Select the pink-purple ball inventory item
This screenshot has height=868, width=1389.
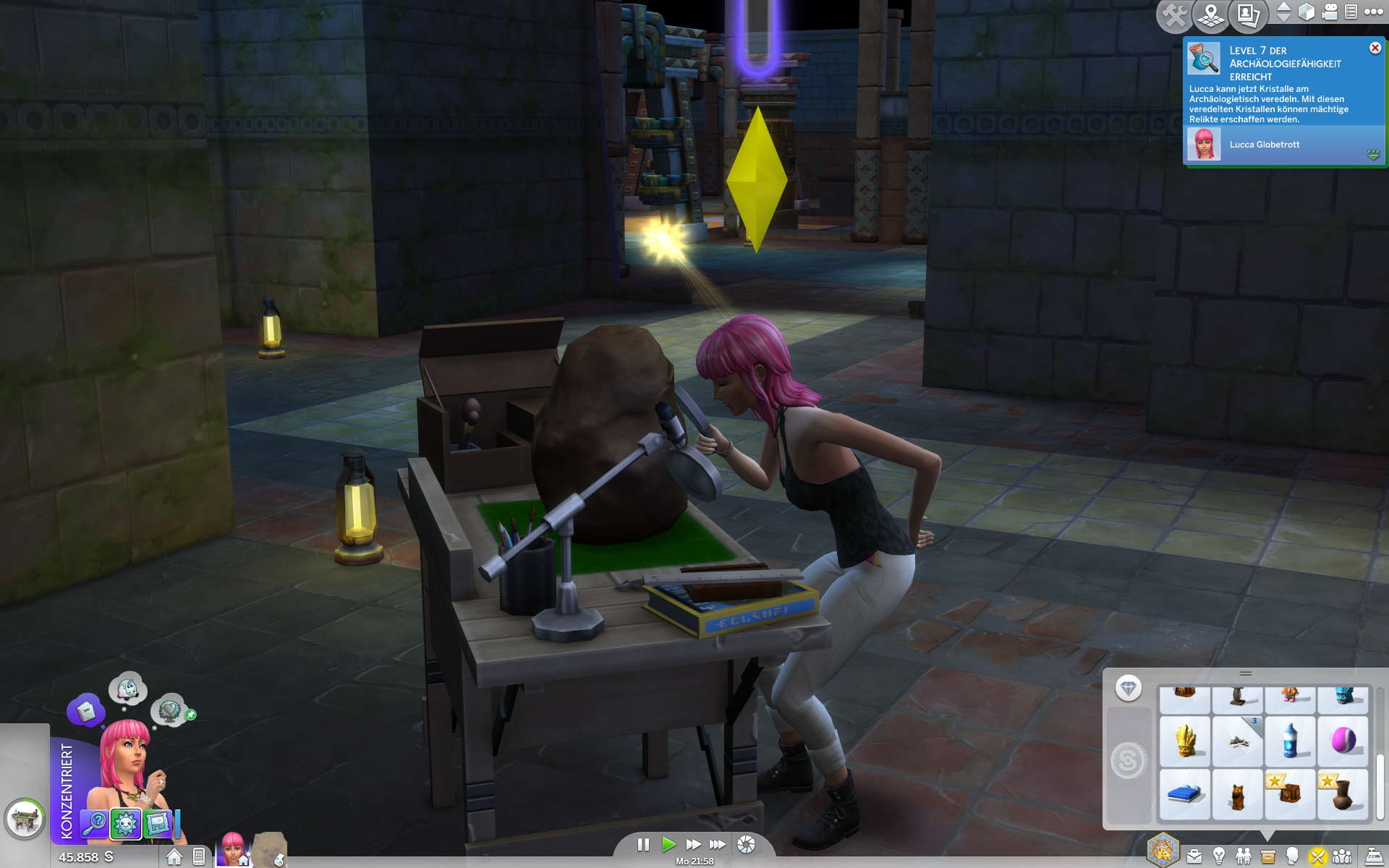point(1343,741)
